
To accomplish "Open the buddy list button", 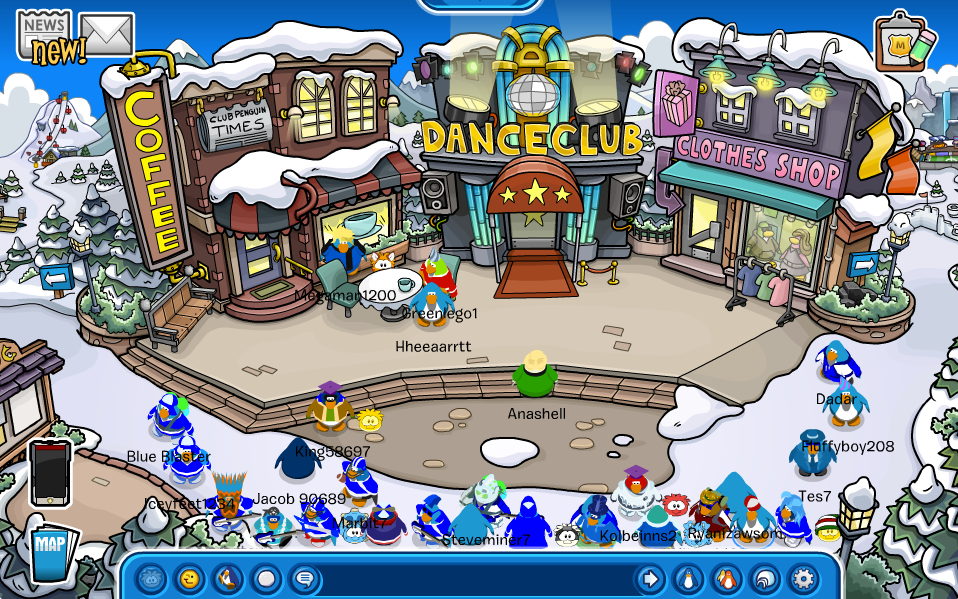I will (x=726, y=578).
